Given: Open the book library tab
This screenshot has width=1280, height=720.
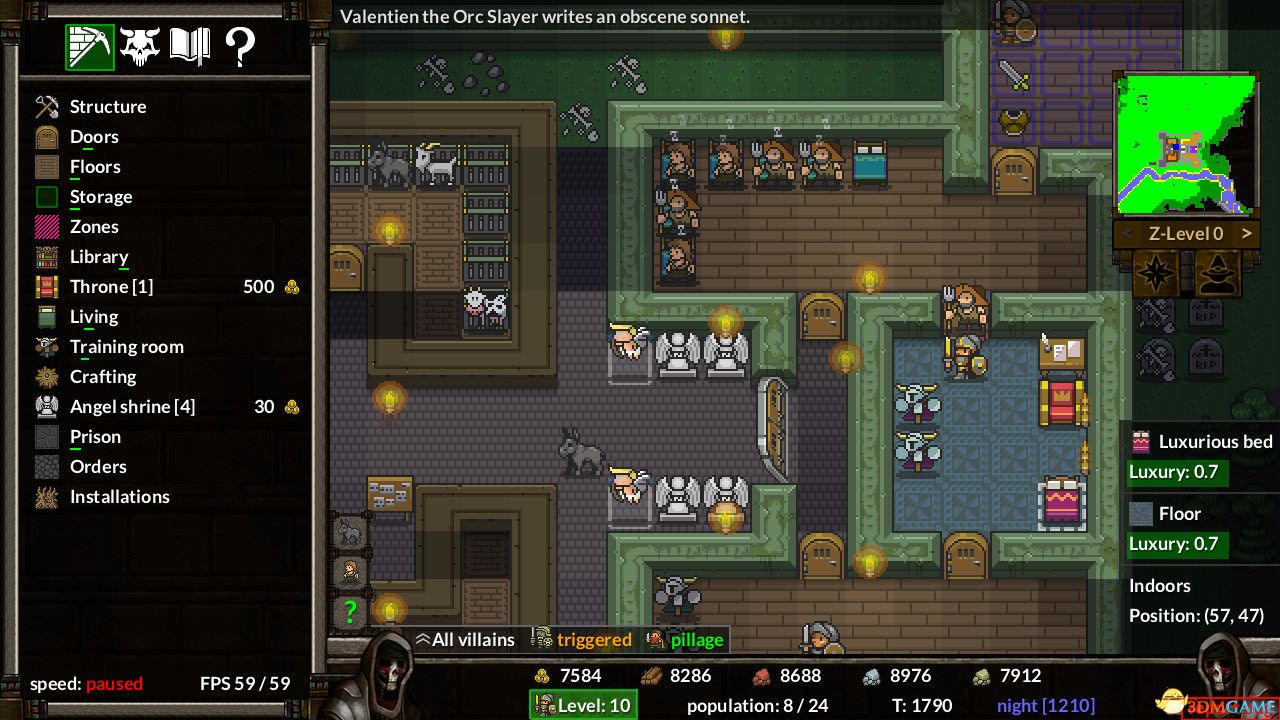Looking at the screenshot, I should coord(190,46).
